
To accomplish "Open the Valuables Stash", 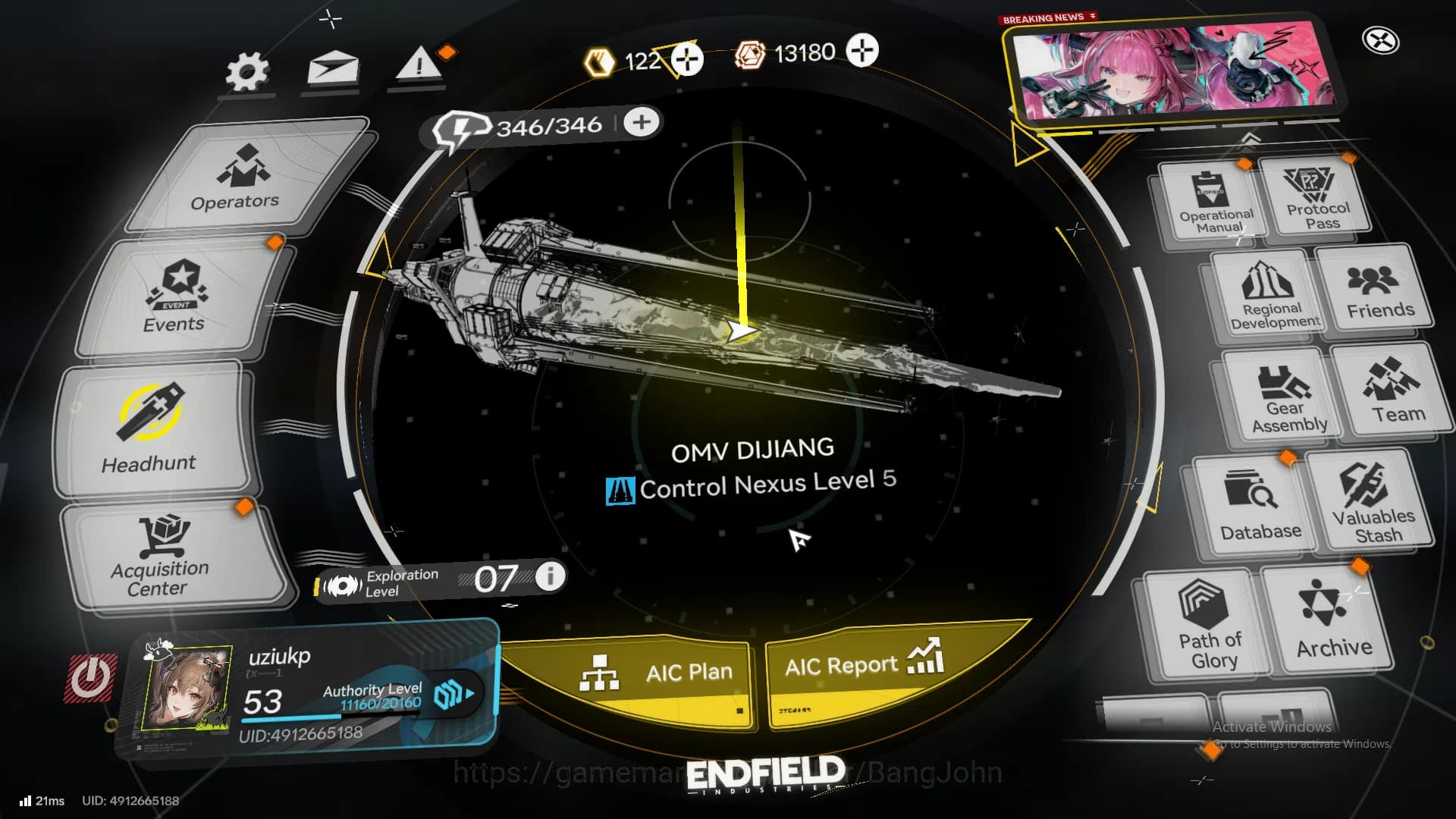I will (1375, 500).
